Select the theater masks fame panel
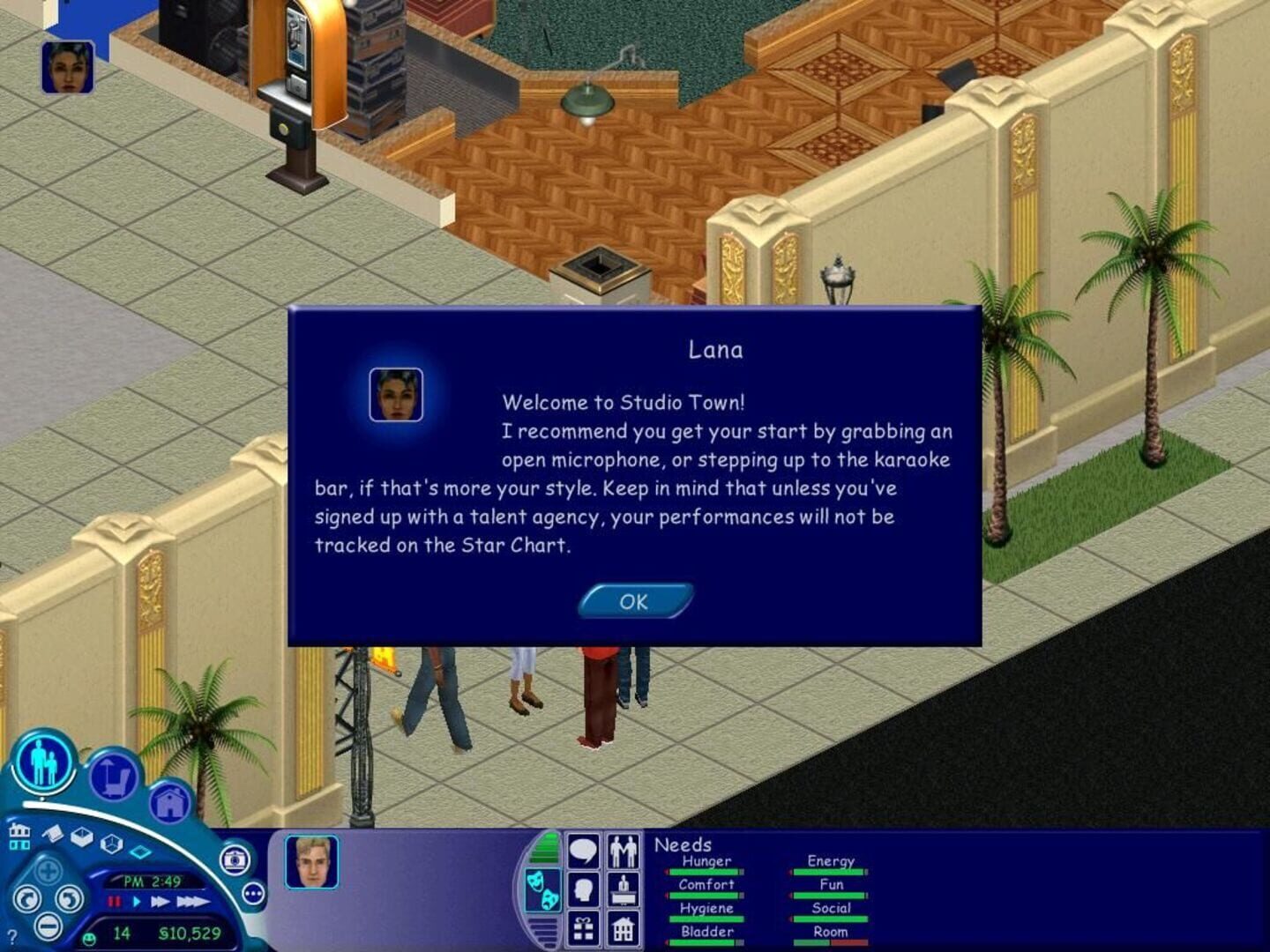This screenshot has width=1270, height=952. point(542,891)
